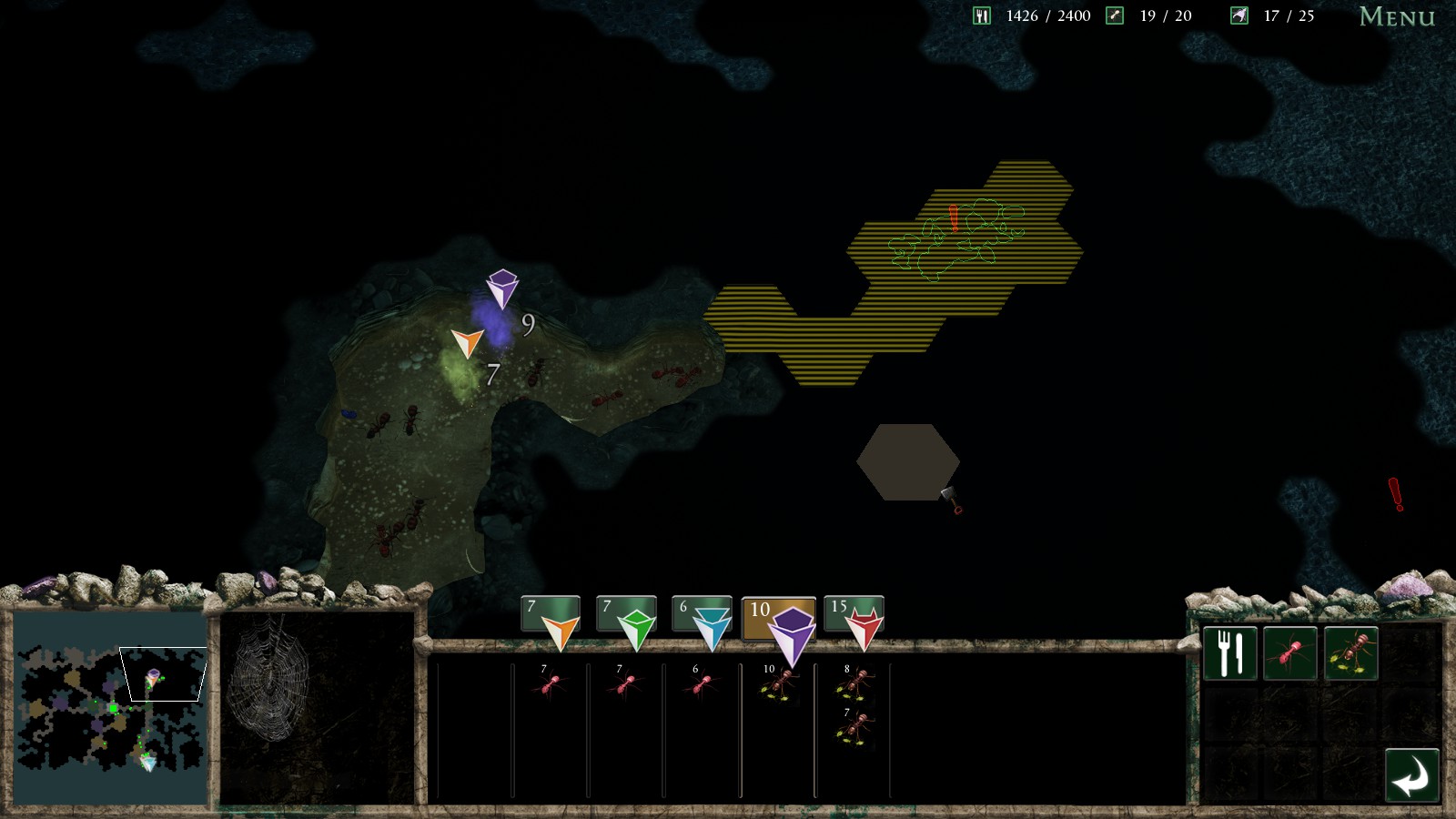Click the level 7 ant in red group
This screenshot has width=1456, height=819.
pos(854,728)
